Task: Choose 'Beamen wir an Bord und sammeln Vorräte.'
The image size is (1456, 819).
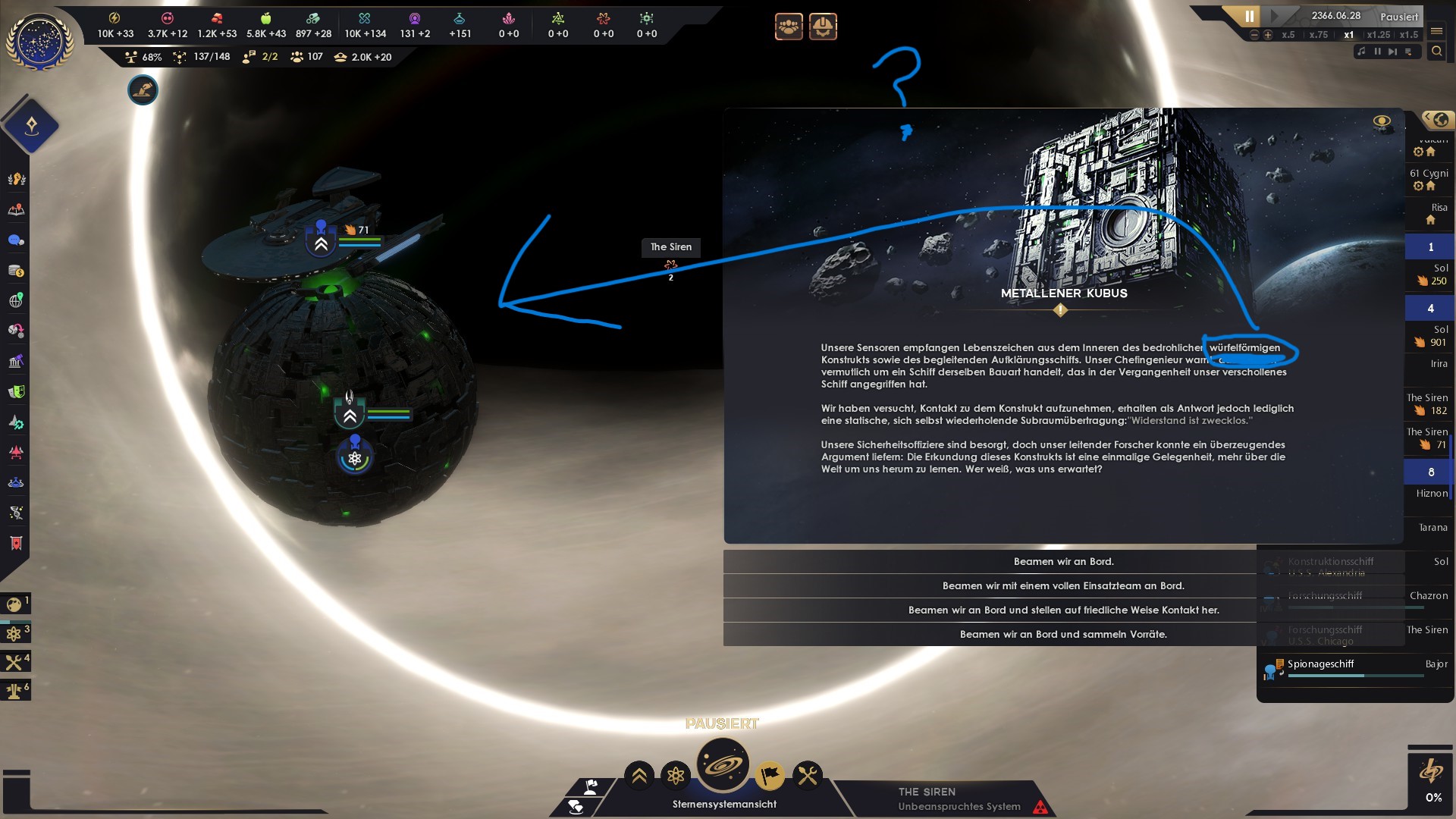Action: pyautogui.click(x=1063, y=634)
